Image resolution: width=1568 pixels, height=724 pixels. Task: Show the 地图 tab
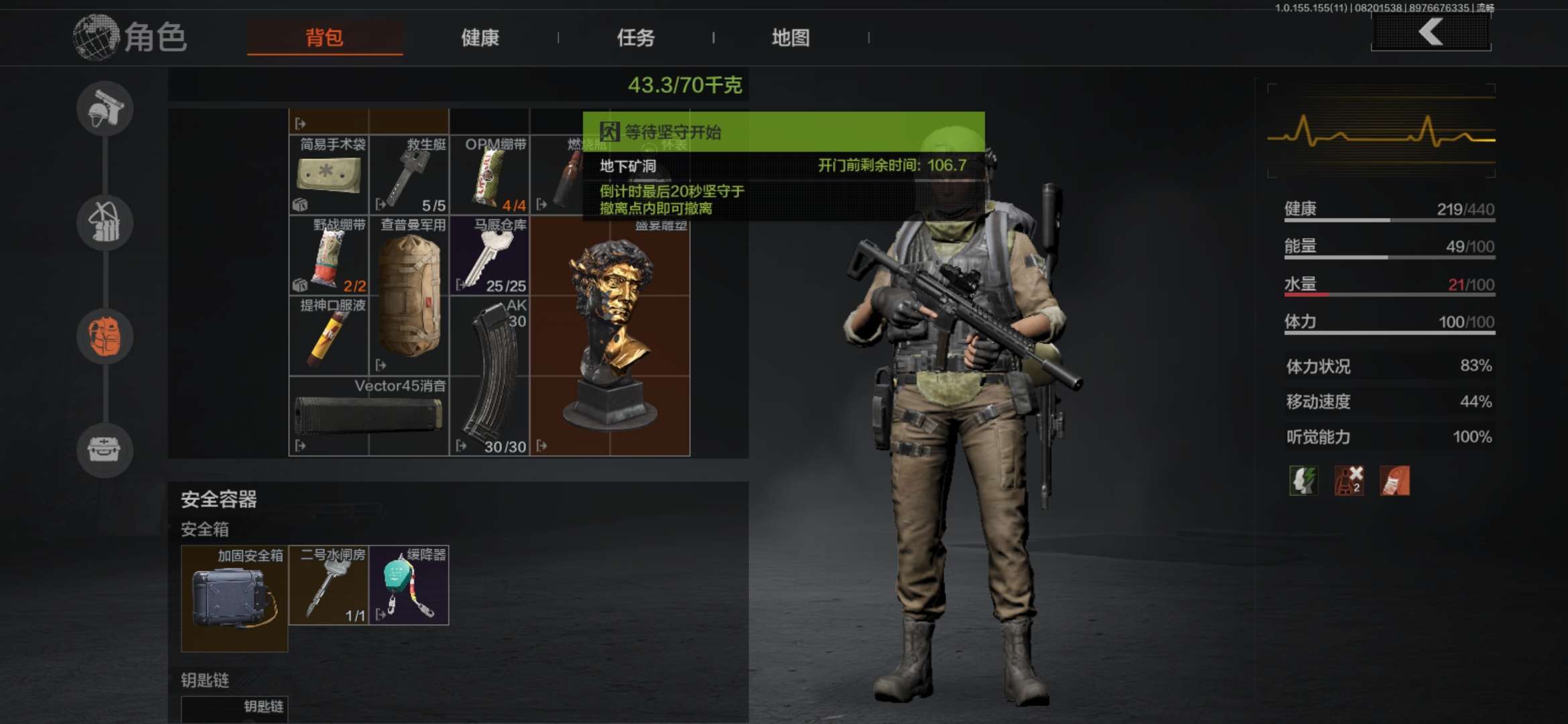click(x=791, y=38)
